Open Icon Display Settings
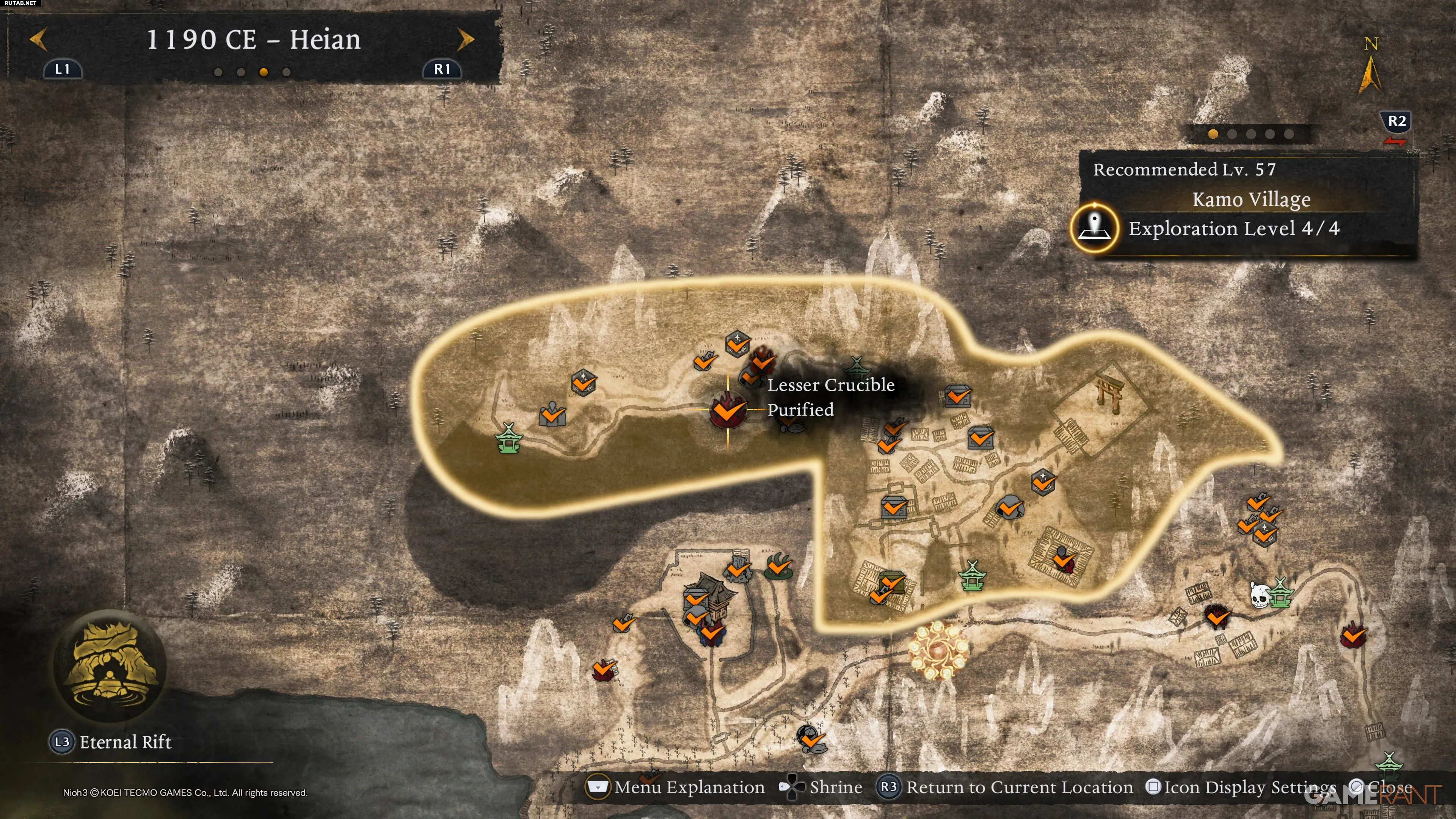The height and width of the screenshot is (819, 1456). coord(1241,788)
